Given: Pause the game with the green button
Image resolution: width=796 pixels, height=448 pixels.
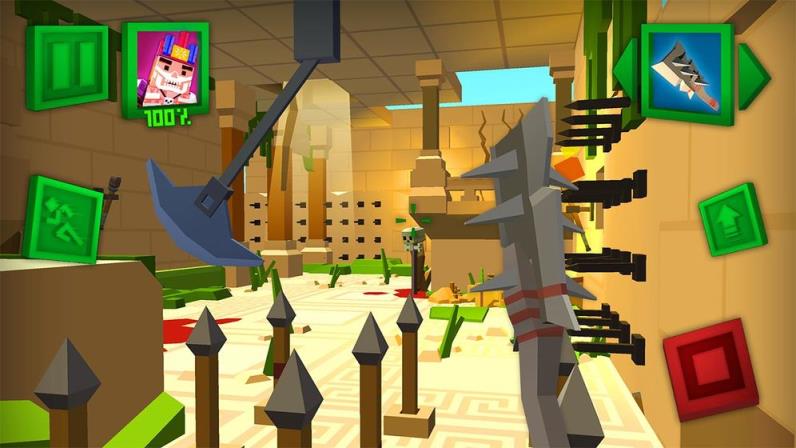Looking at the screenshot, I should [68, 67].
